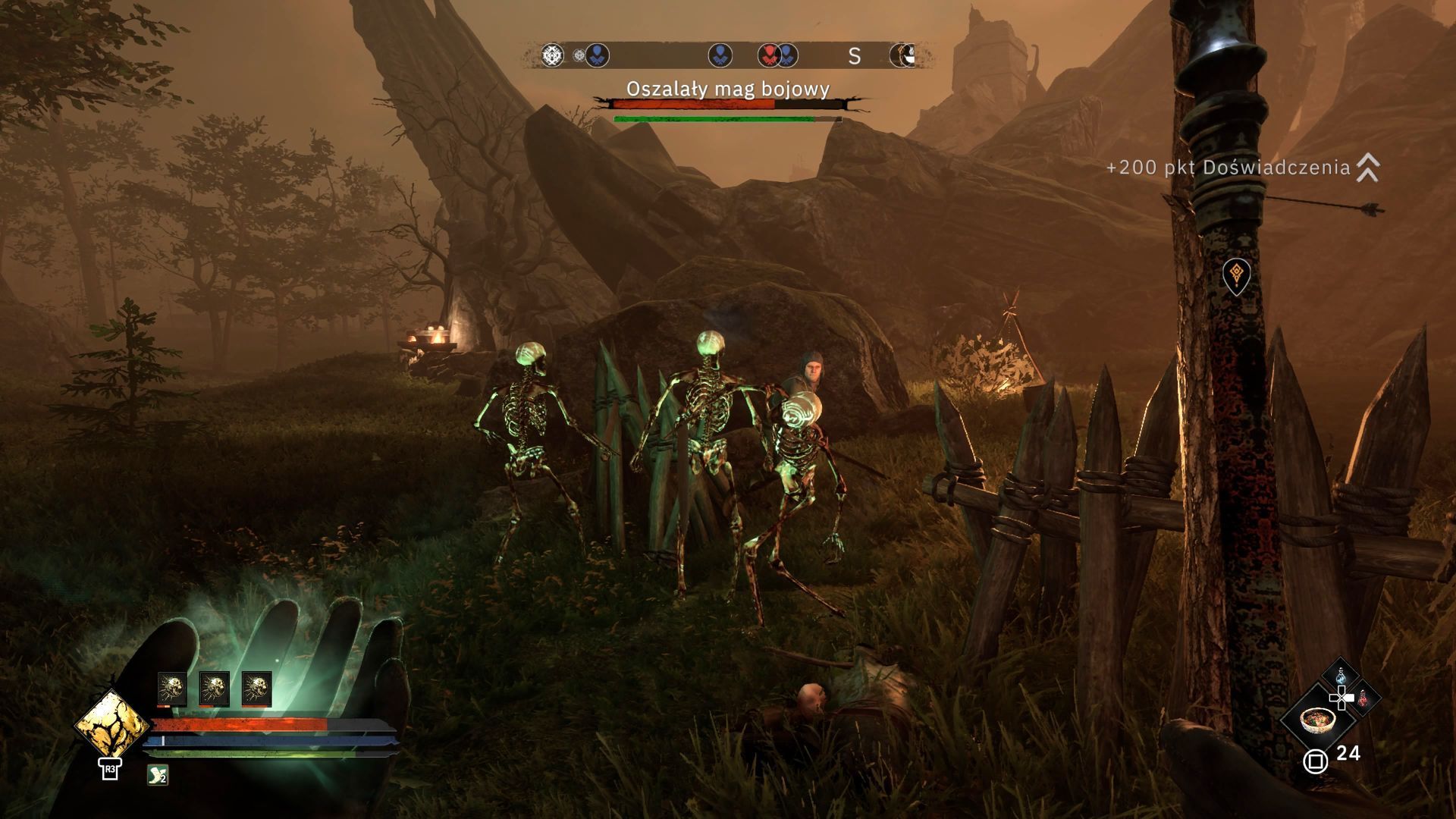Image resolution: width=1456 pixels, height=819 pixels.
Task: Click the quest waypoint marker pin
Action: [x=1236, y=275]
